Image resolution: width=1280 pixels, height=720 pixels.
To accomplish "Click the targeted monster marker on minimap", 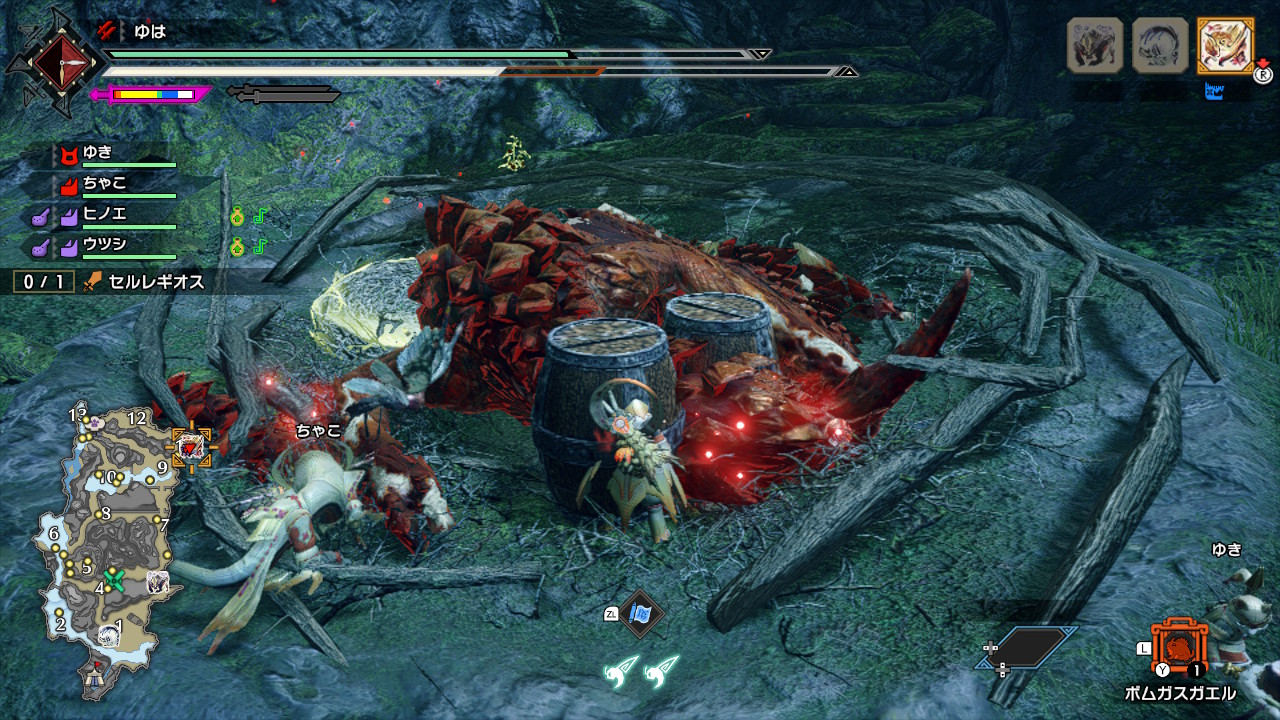I will coord(190,447).
